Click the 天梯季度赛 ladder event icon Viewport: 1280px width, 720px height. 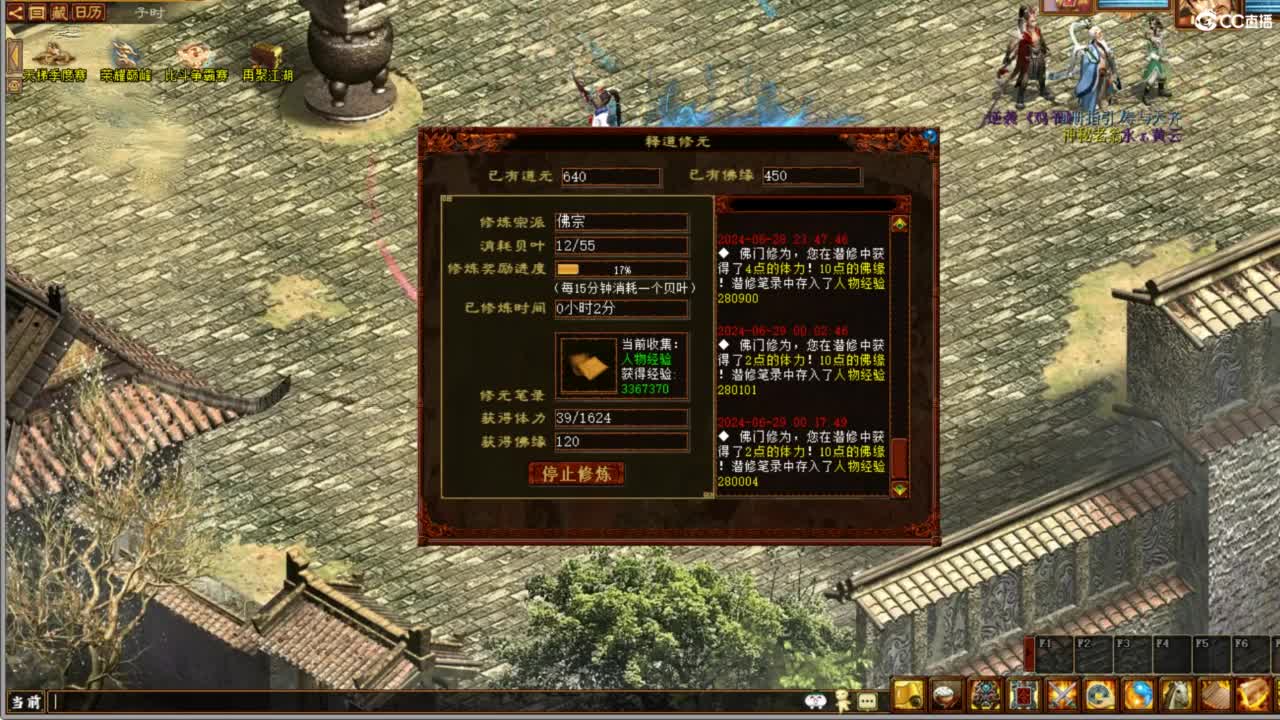coord(52,55)
